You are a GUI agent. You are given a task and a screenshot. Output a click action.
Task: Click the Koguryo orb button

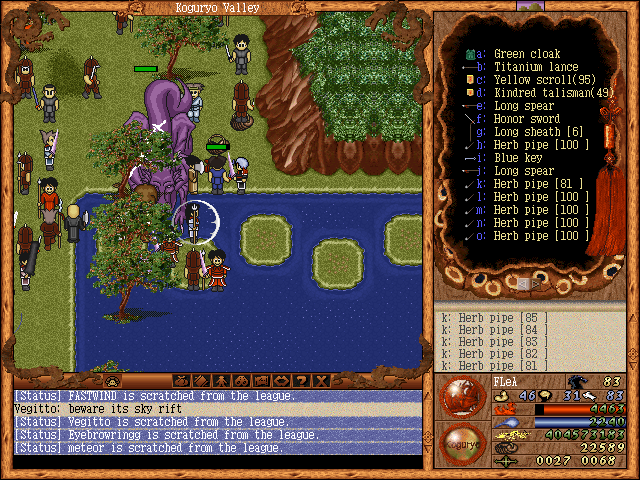pyautogui.click(x=461, y=440)
